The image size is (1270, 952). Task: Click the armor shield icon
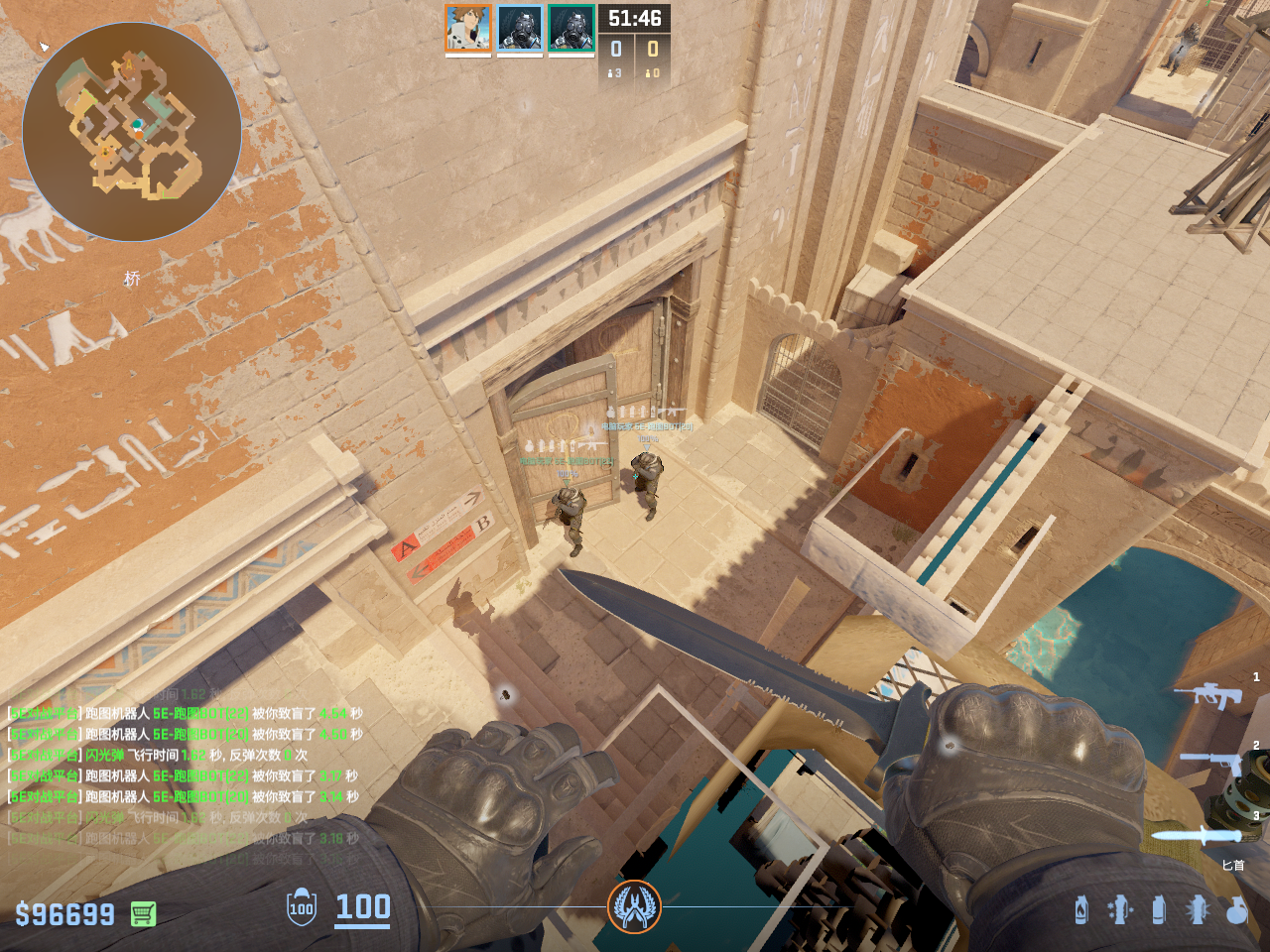(x=302, y=908)
